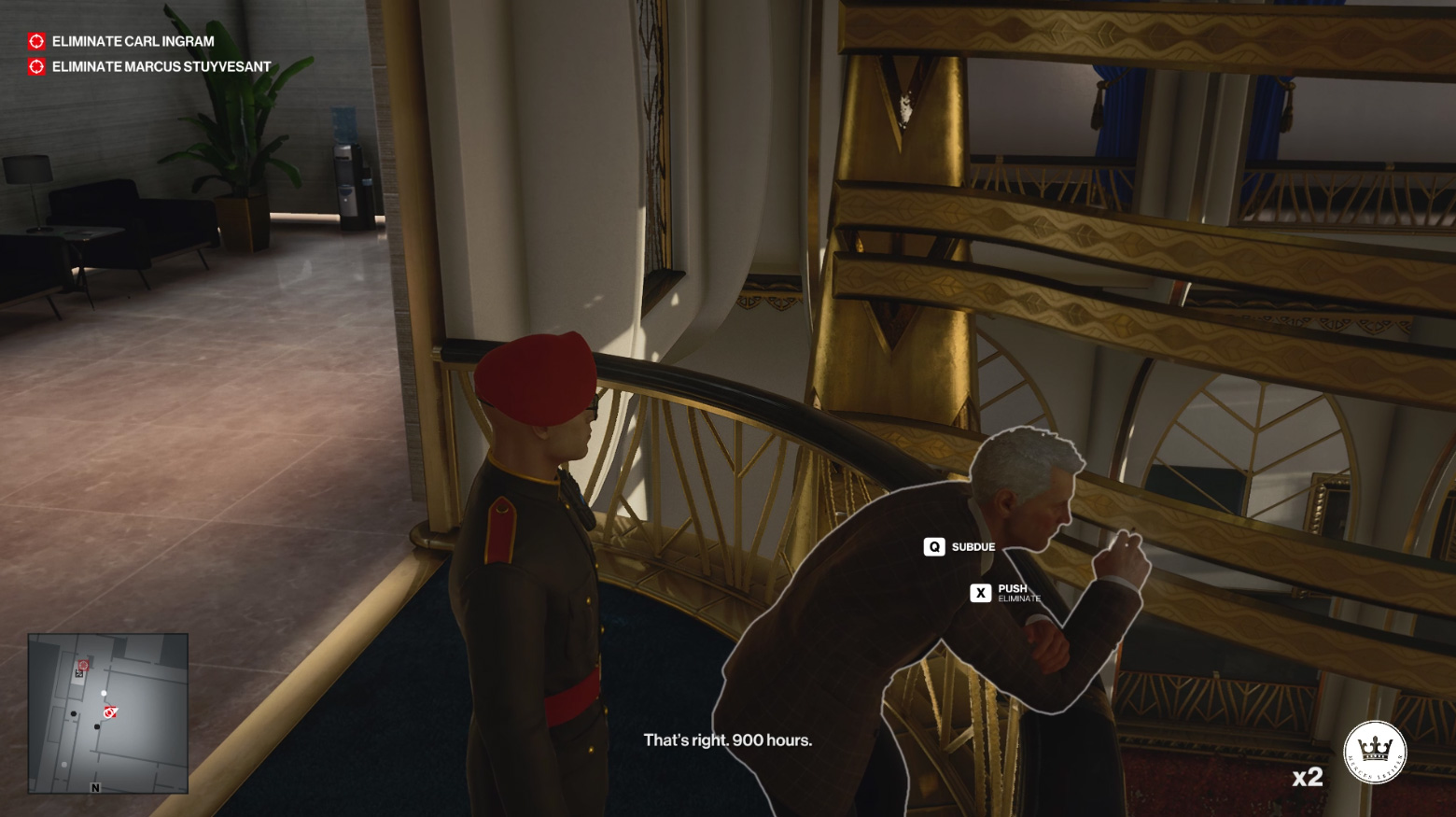Select the Eliminate Marcus Stuyvesant objective

pyautogui.click(x=161, y=66)
